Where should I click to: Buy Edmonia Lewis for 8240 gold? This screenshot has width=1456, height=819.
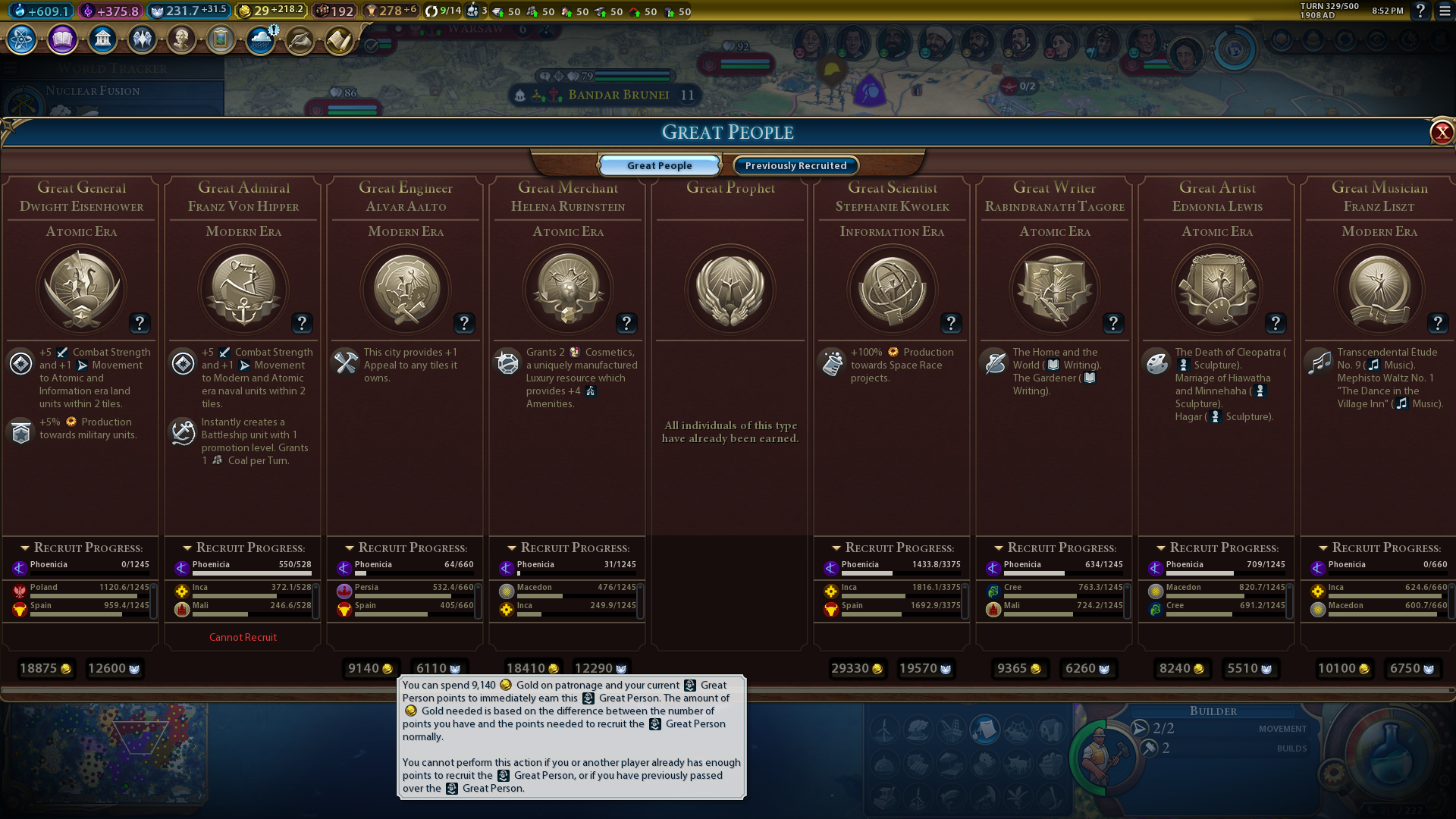[1181, 668]
